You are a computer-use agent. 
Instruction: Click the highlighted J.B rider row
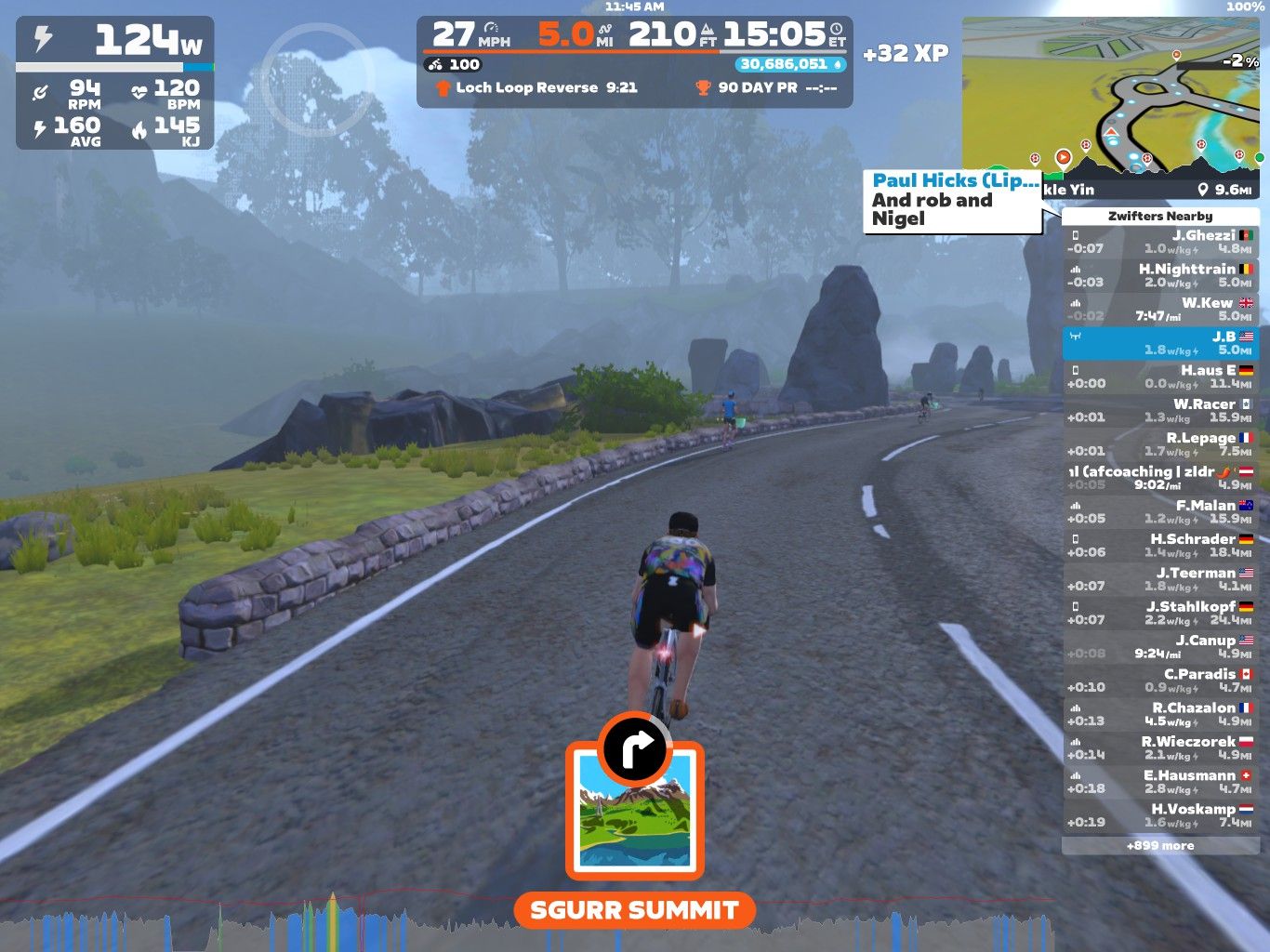click(x=1160, y=343)
